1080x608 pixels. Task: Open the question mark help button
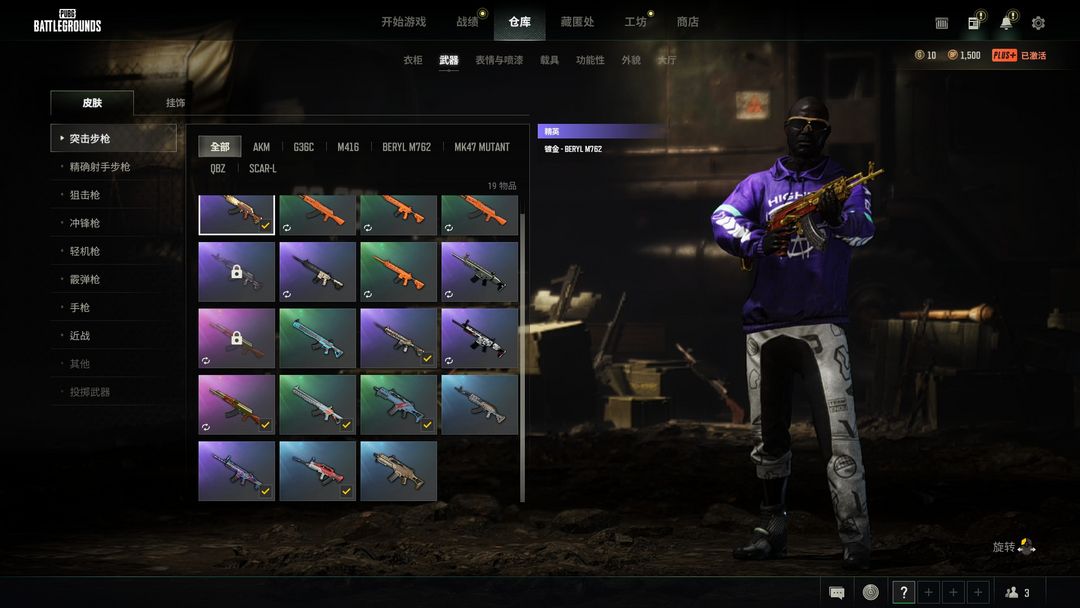pyautogui.click(x=904, y=592)
